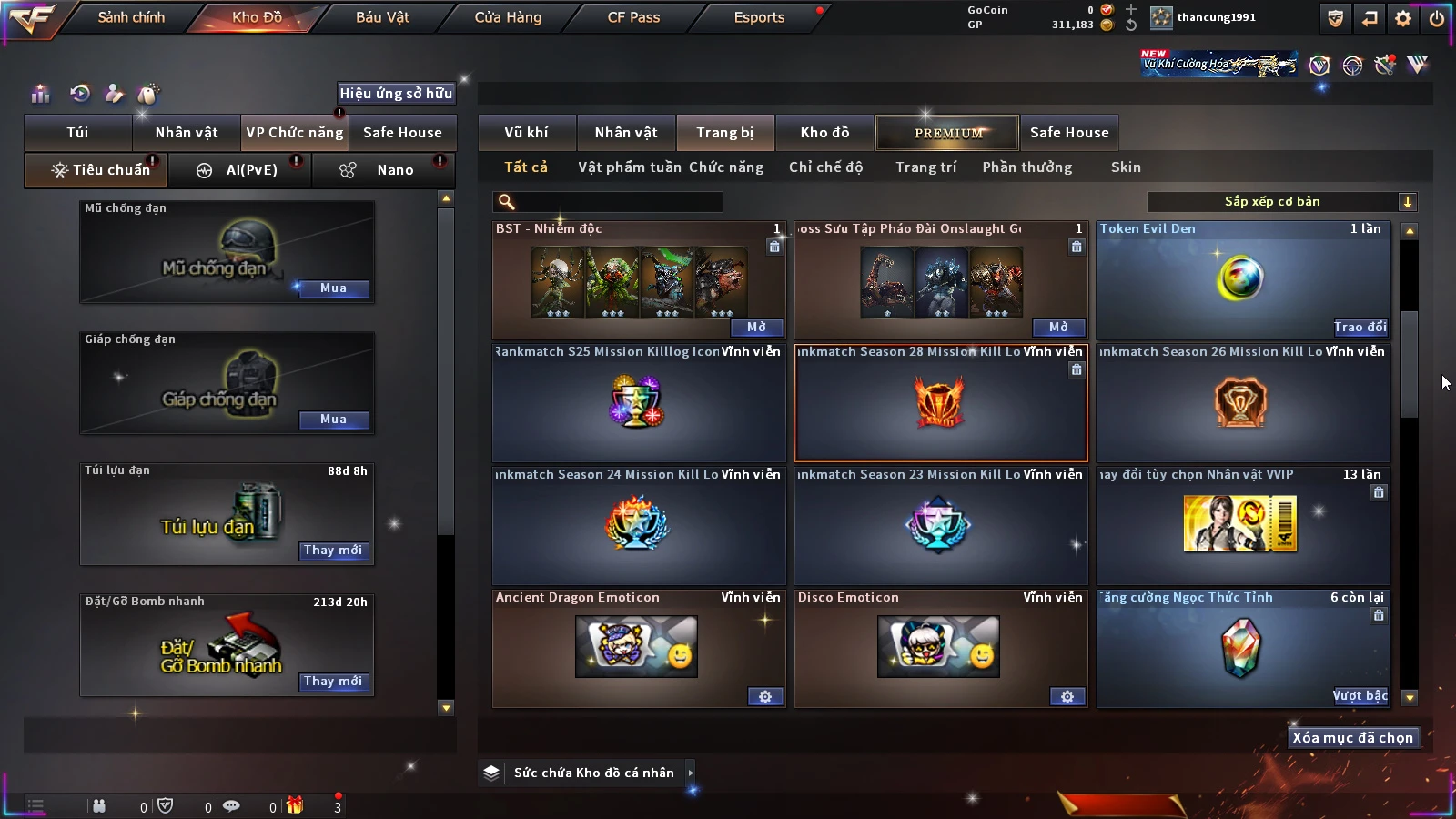
Task: Click the Hiệu ứng sở hữu button
Action: (x=396, y=93)
